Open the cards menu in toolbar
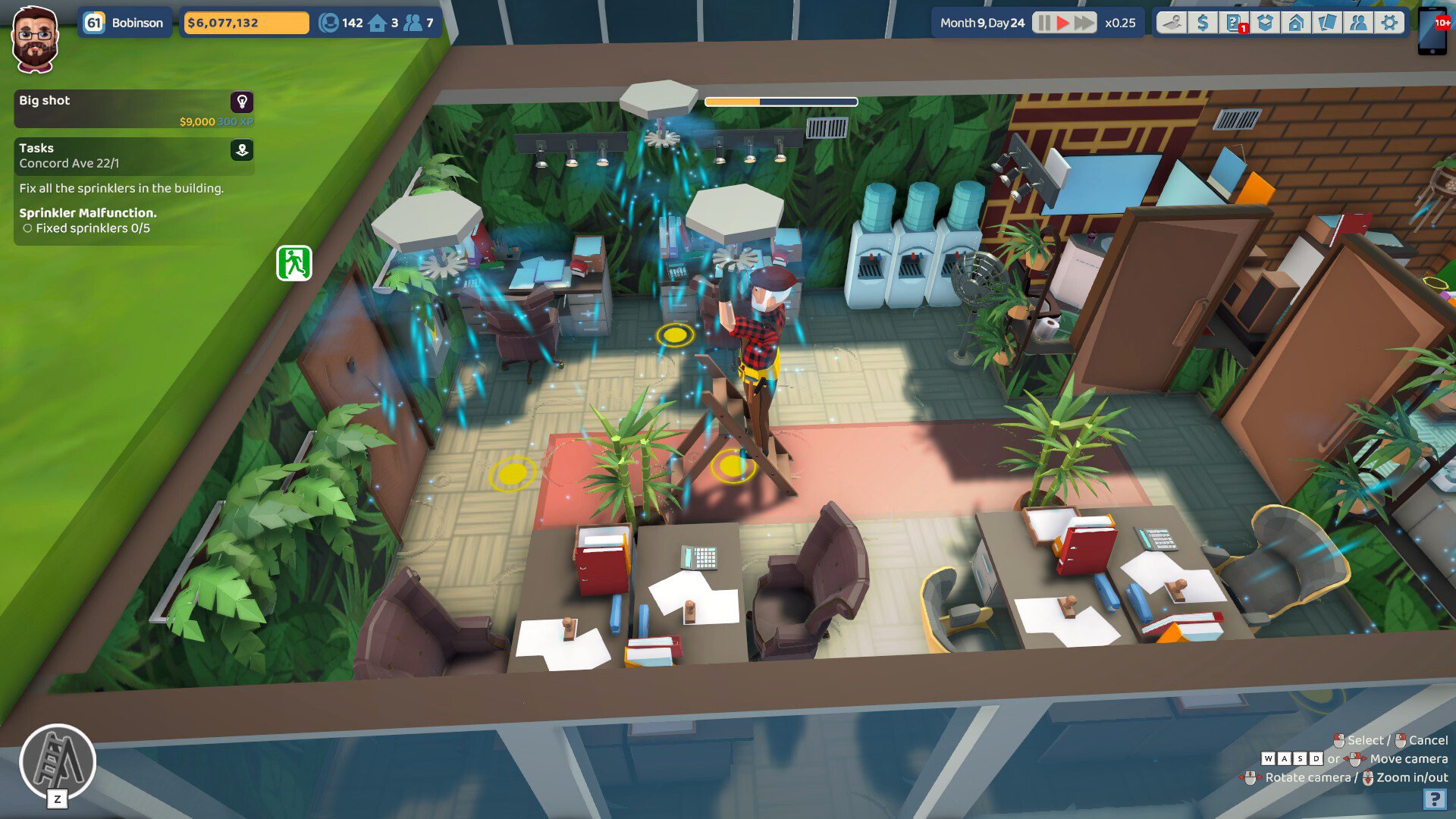The width and height of the screenshot is (1456, 819). click(x=1327, y=23)
